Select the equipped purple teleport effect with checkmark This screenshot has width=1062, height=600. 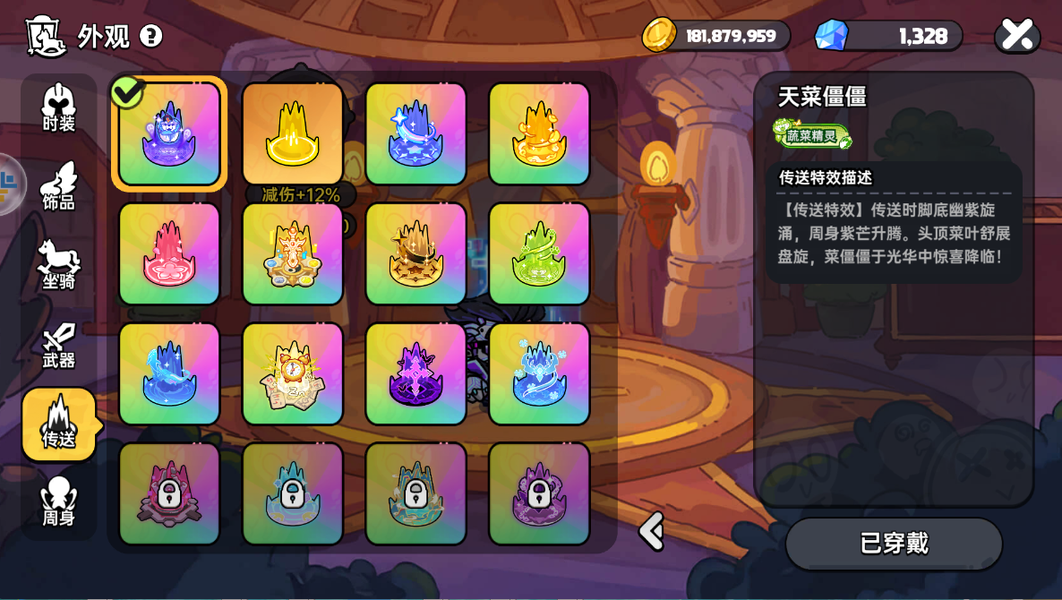pyautogui.click(x=169, y=134)
